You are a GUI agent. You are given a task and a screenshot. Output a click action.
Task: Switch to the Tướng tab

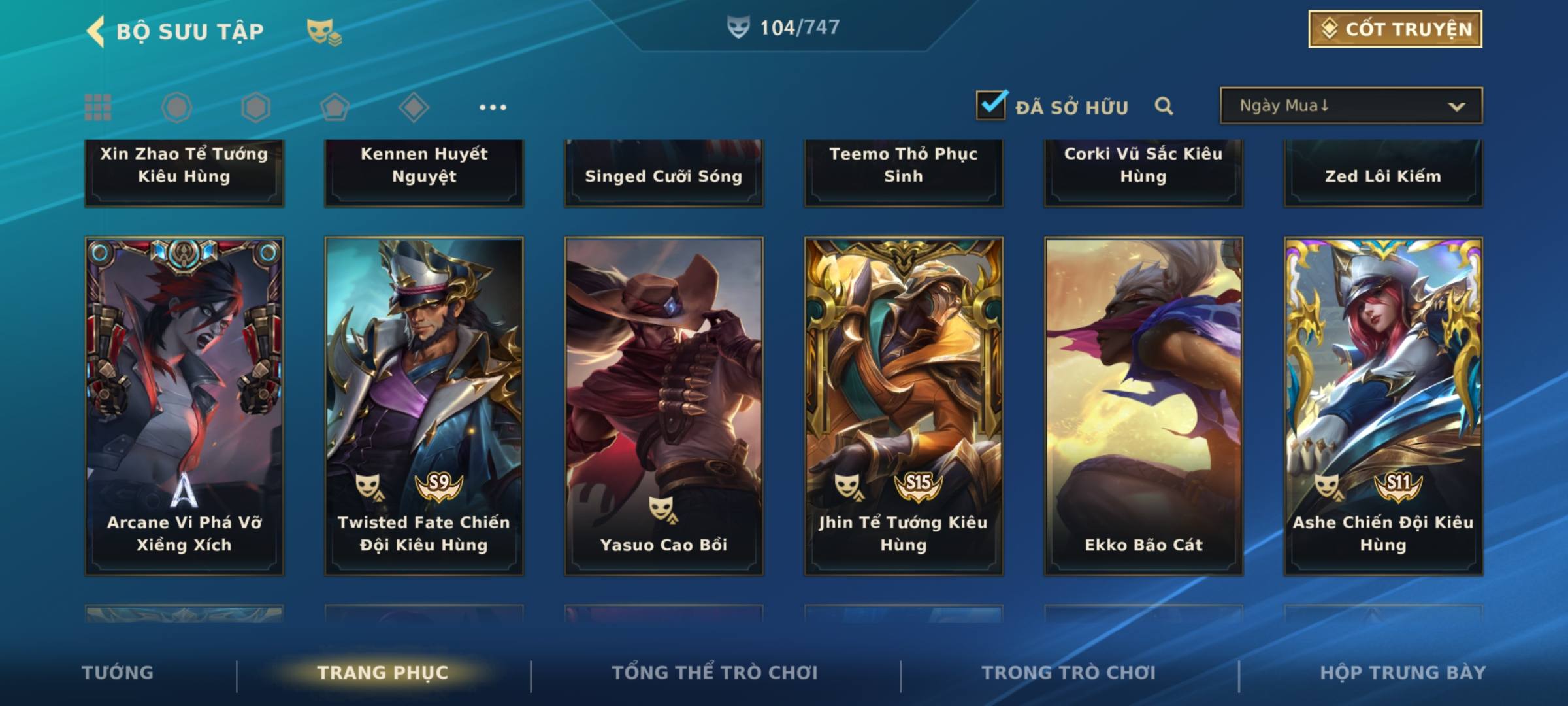(118, 673)
